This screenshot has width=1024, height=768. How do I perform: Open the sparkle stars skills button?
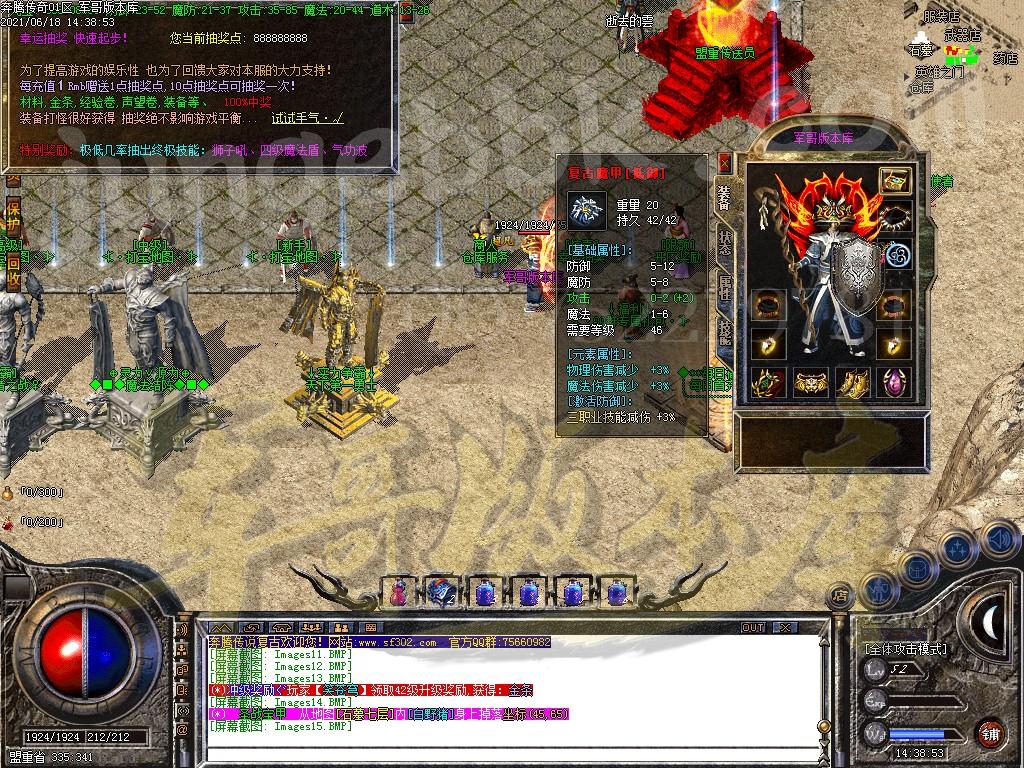click(x=958, y=549)
